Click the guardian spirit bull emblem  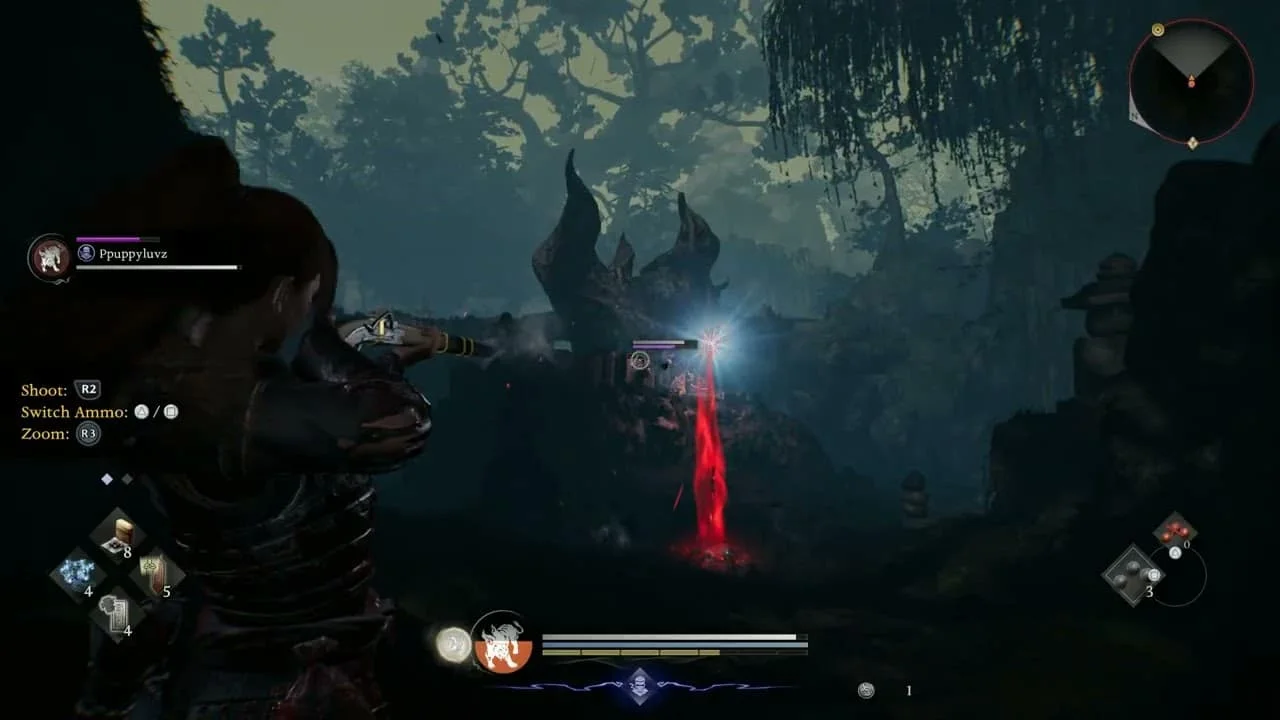pyautogui.click(x=501, y=641)
